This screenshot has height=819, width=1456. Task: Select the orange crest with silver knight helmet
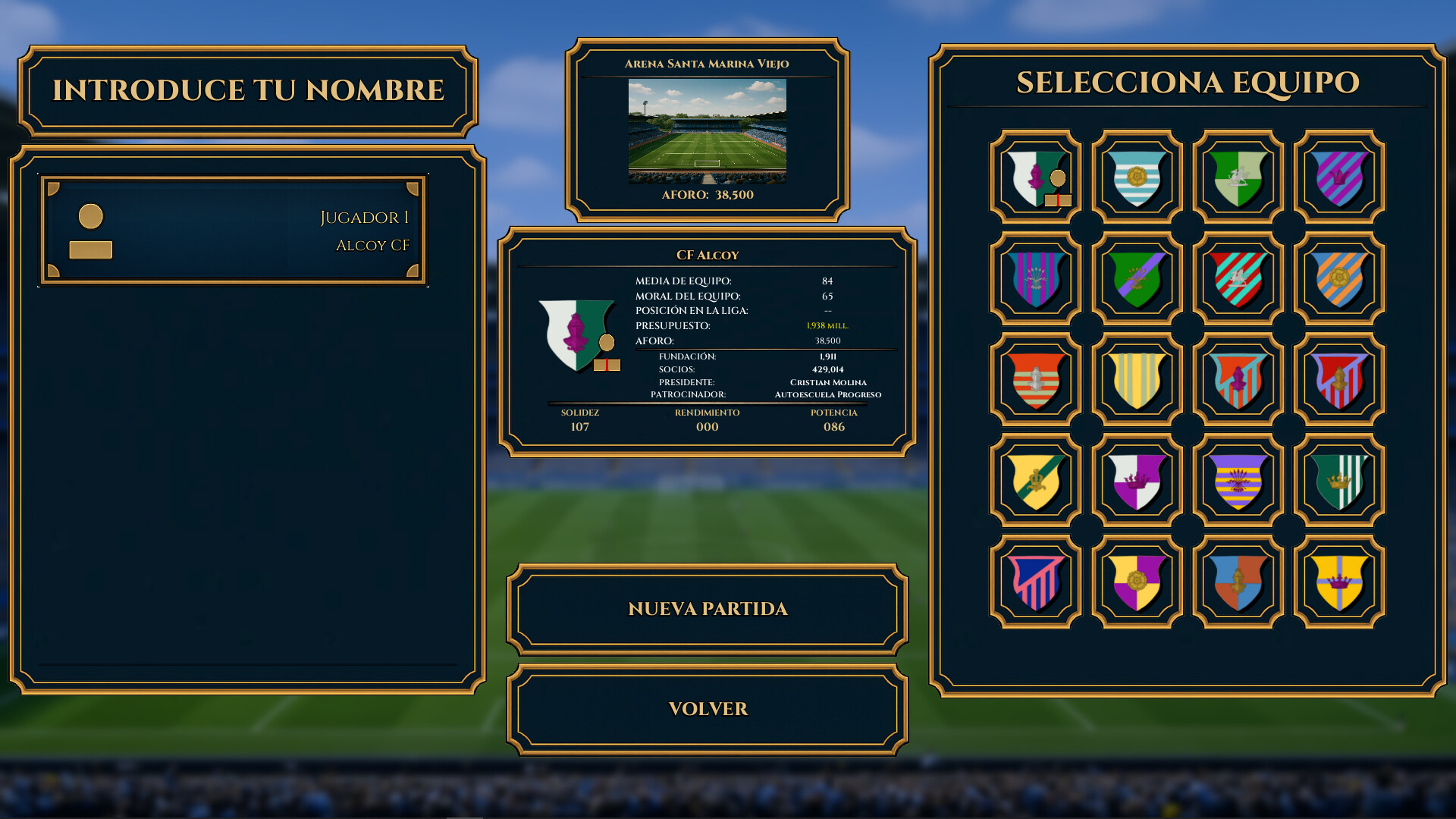[x=1035, y=378]
